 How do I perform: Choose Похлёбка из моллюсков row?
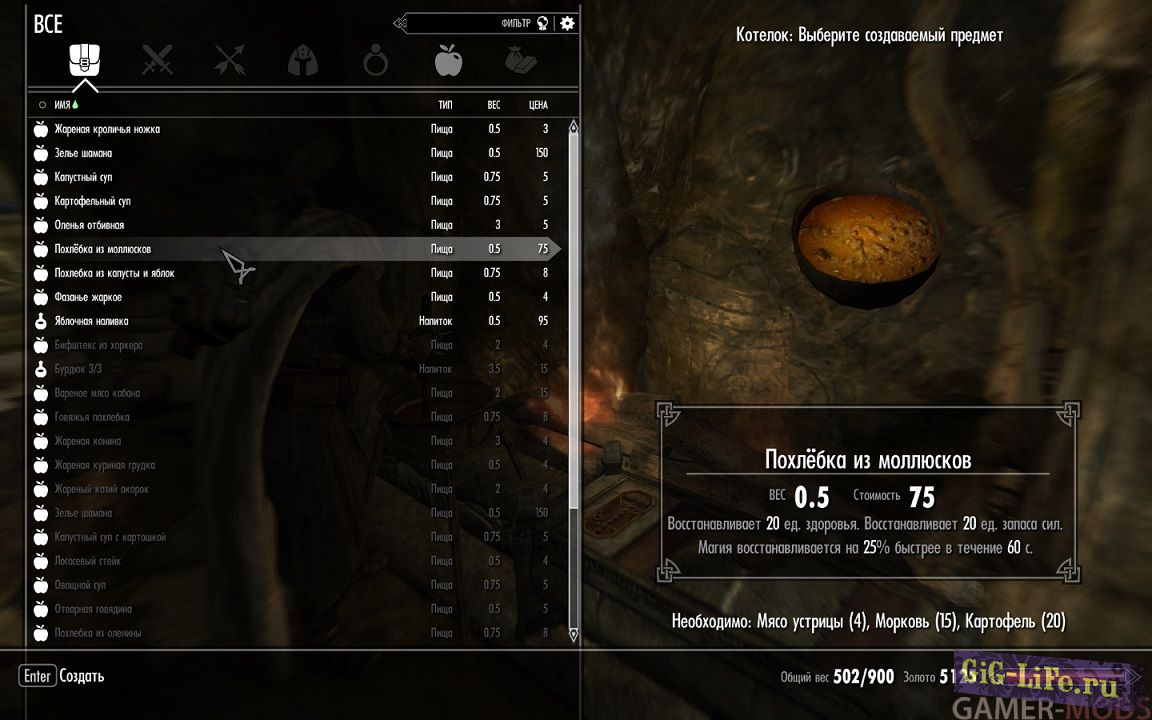(x=103, y=249)
